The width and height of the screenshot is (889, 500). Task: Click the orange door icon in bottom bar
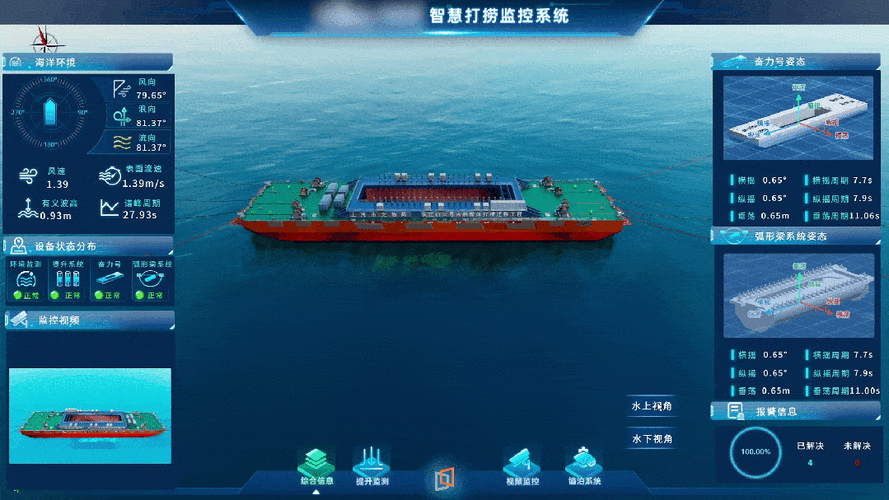[444, 478]
